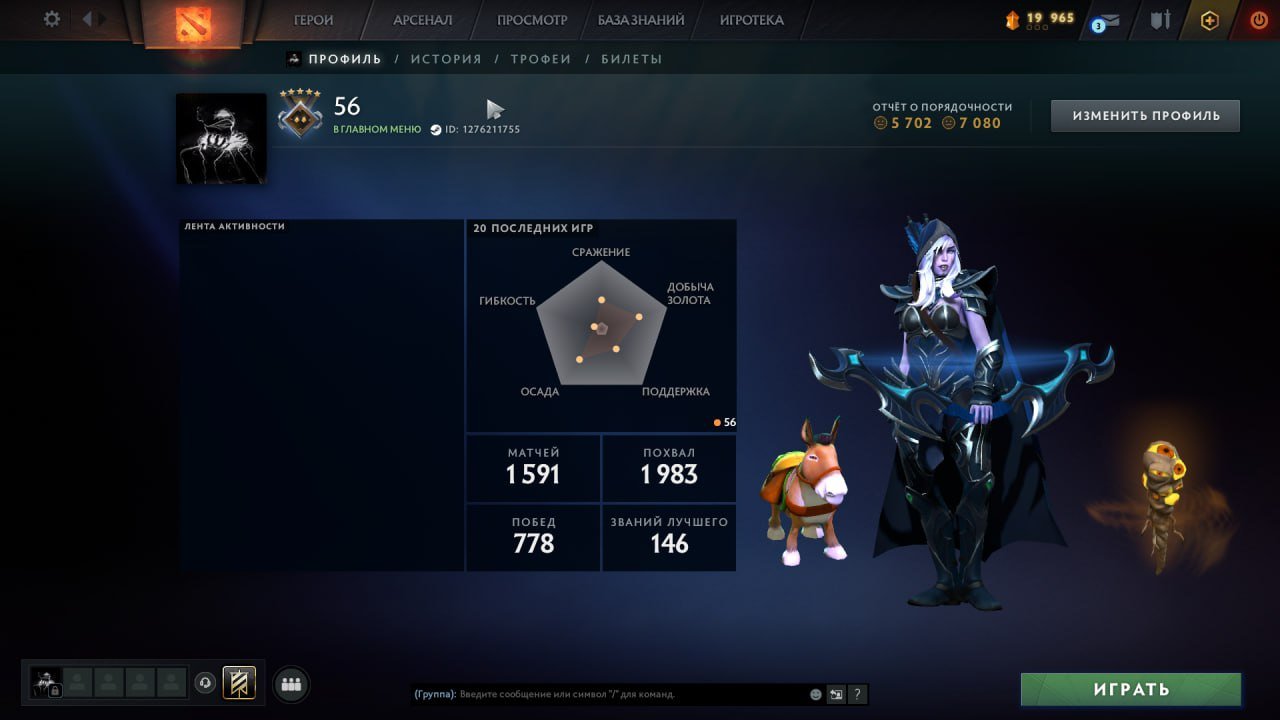Click the profile avatar picture
The height and width of the screenshot is (720, 1280).
(220, 137)
